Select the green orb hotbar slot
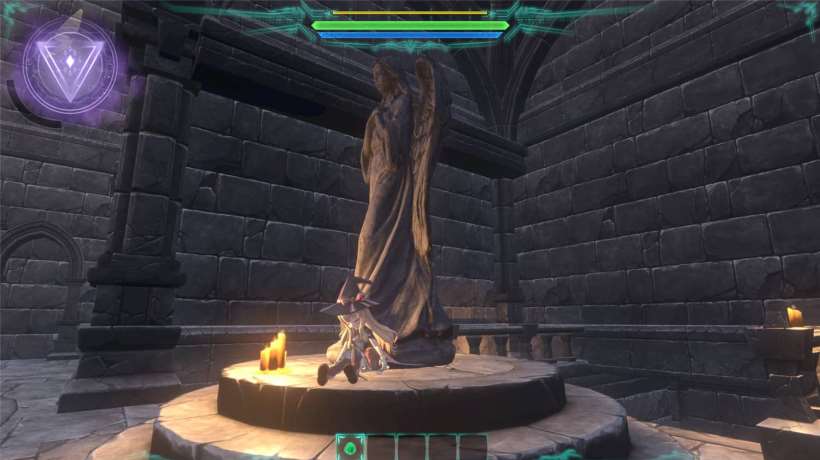 350,447
